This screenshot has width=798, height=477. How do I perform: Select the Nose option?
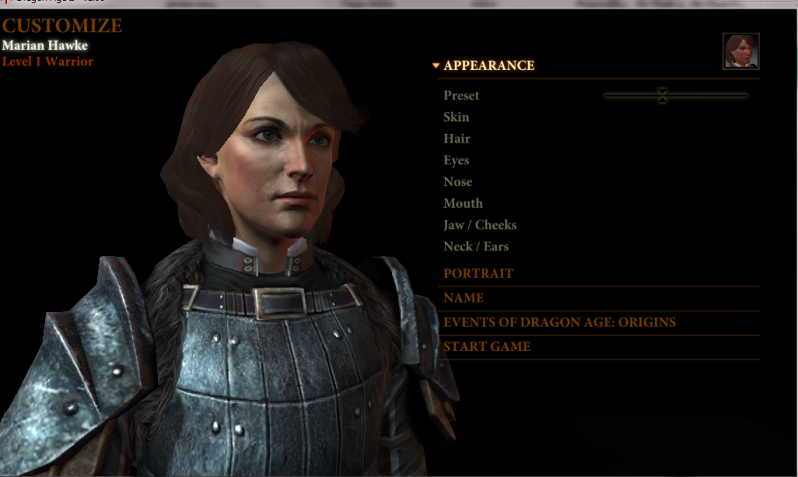coord(457,182)
